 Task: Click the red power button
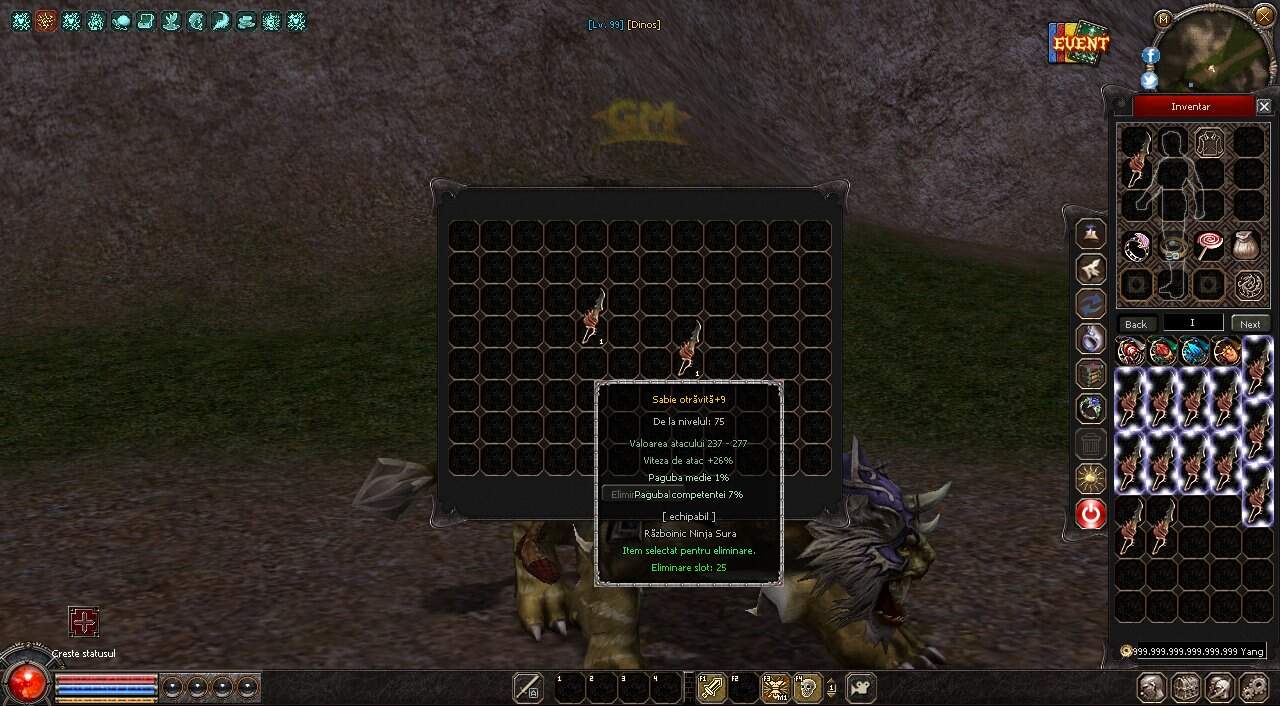pyautogui.click(x=1090, y=514)
